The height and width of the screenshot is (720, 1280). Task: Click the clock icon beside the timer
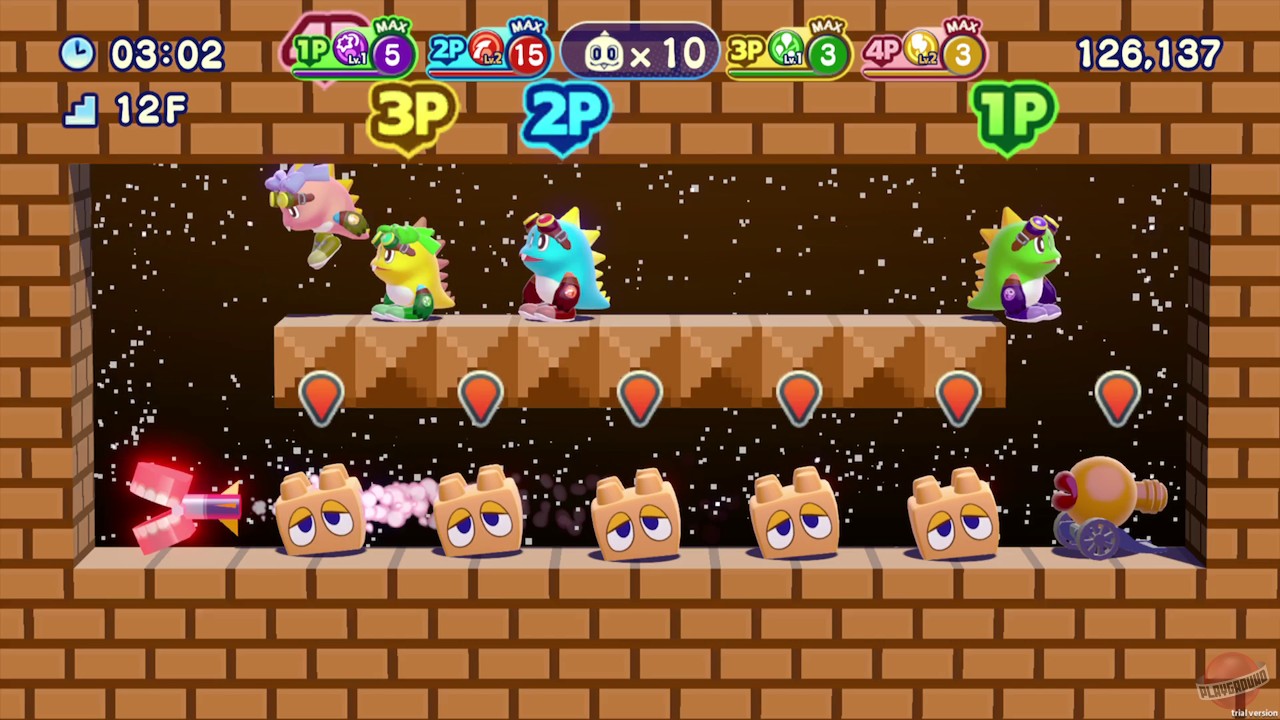[78, 54]
